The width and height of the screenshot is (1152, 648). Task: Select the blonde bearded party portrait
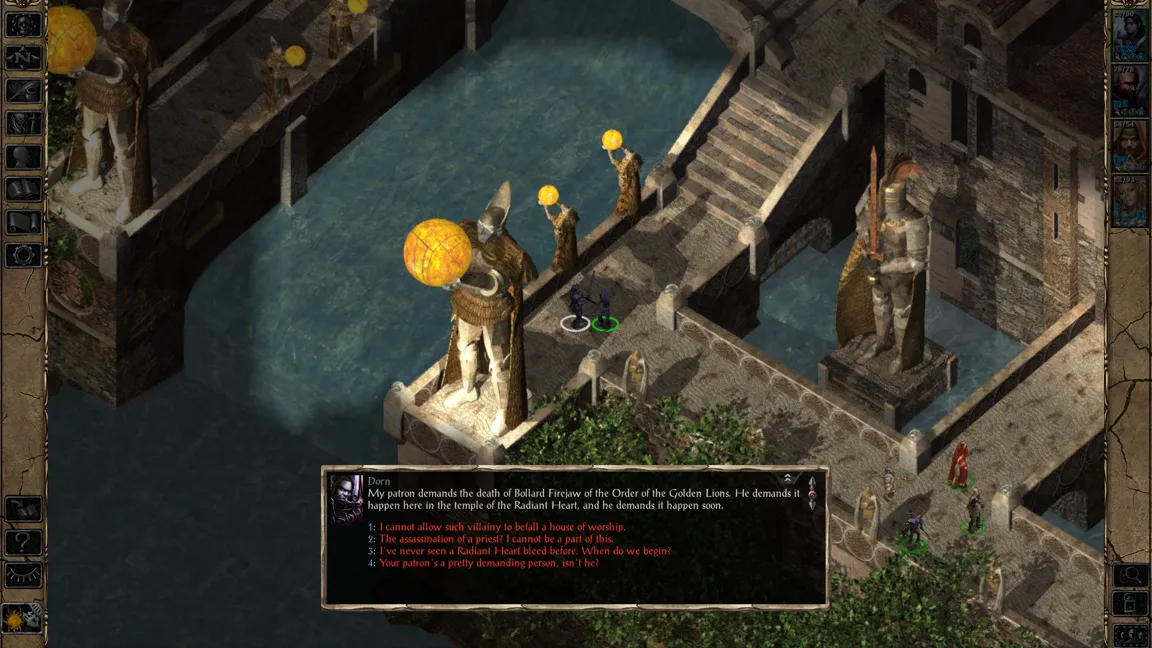tap(1129, 146)
